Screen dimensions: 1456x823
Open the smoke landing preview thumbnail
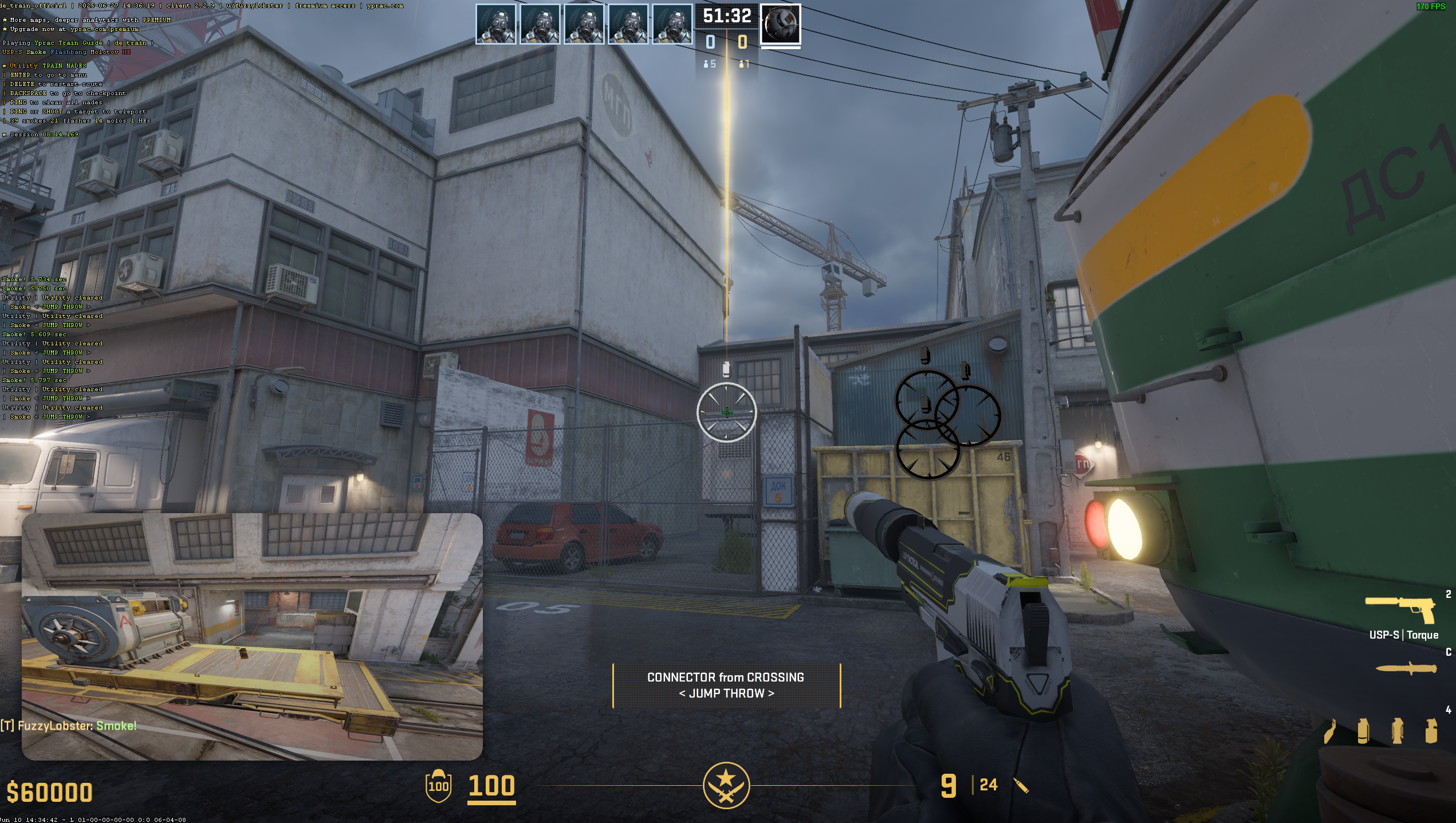coord(252,636)
